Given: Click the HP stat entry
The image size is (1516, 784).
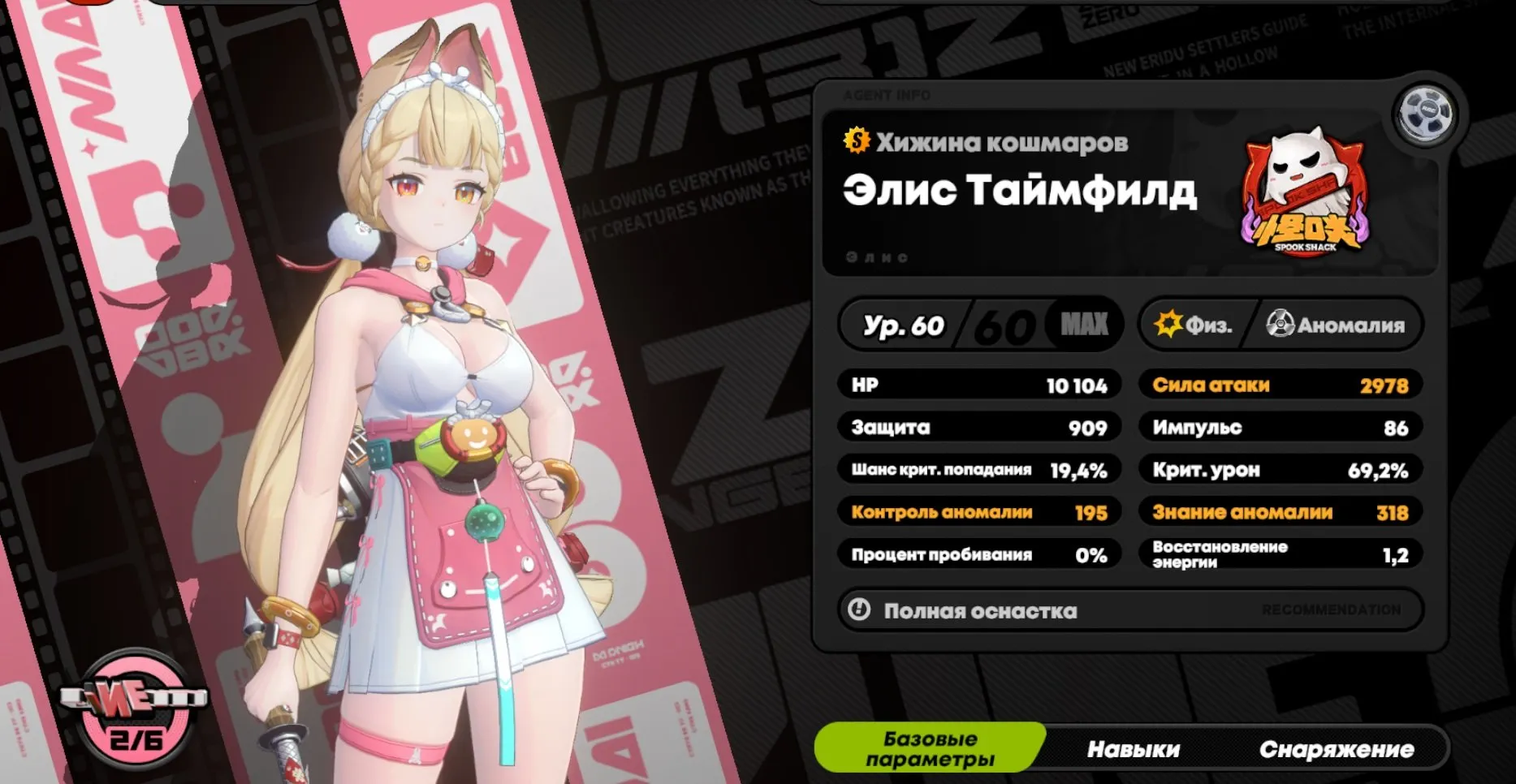Looking at the screenshot, I should [978, 385].
